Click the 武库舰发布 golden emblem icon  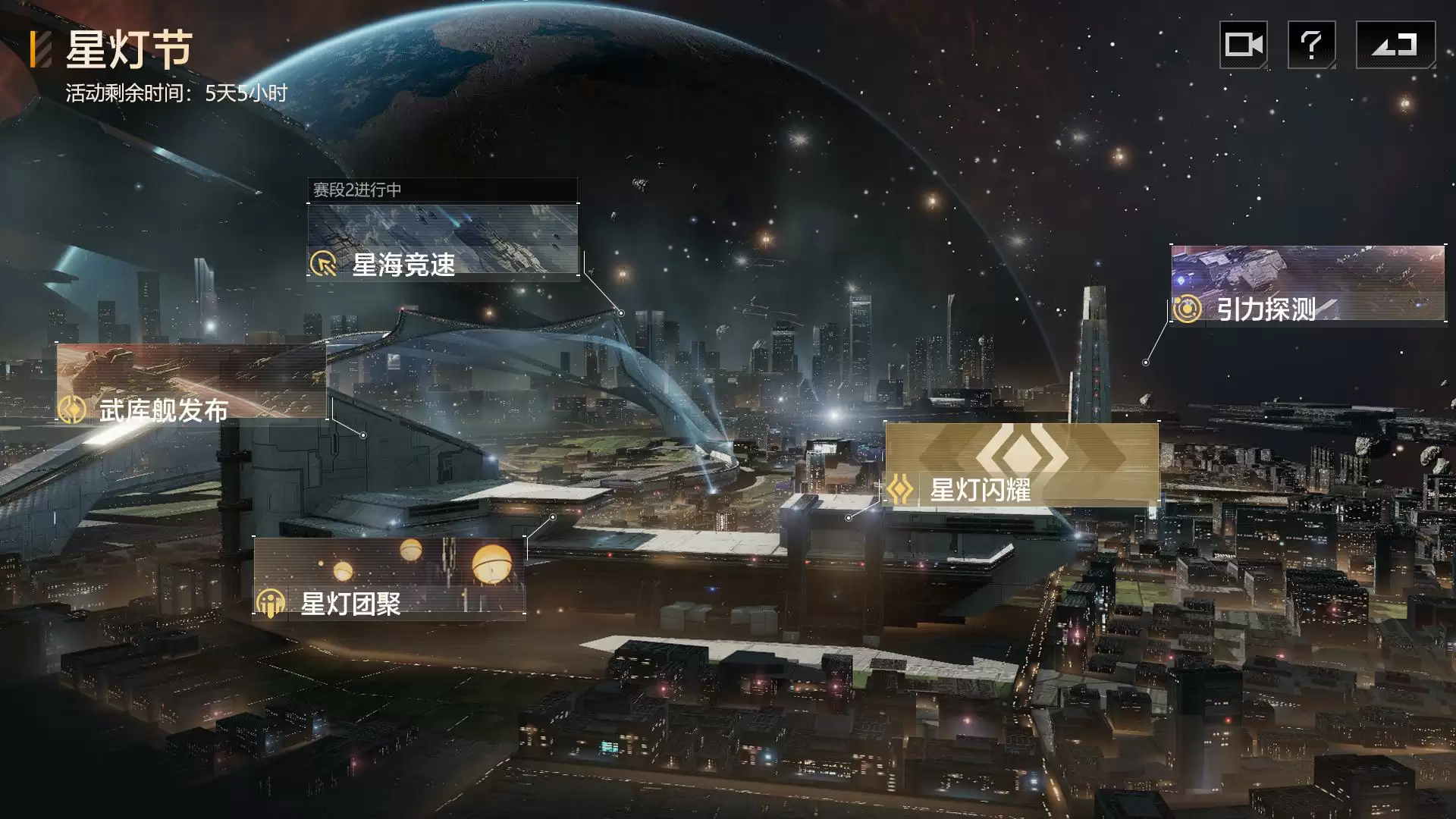coord(74,413)
